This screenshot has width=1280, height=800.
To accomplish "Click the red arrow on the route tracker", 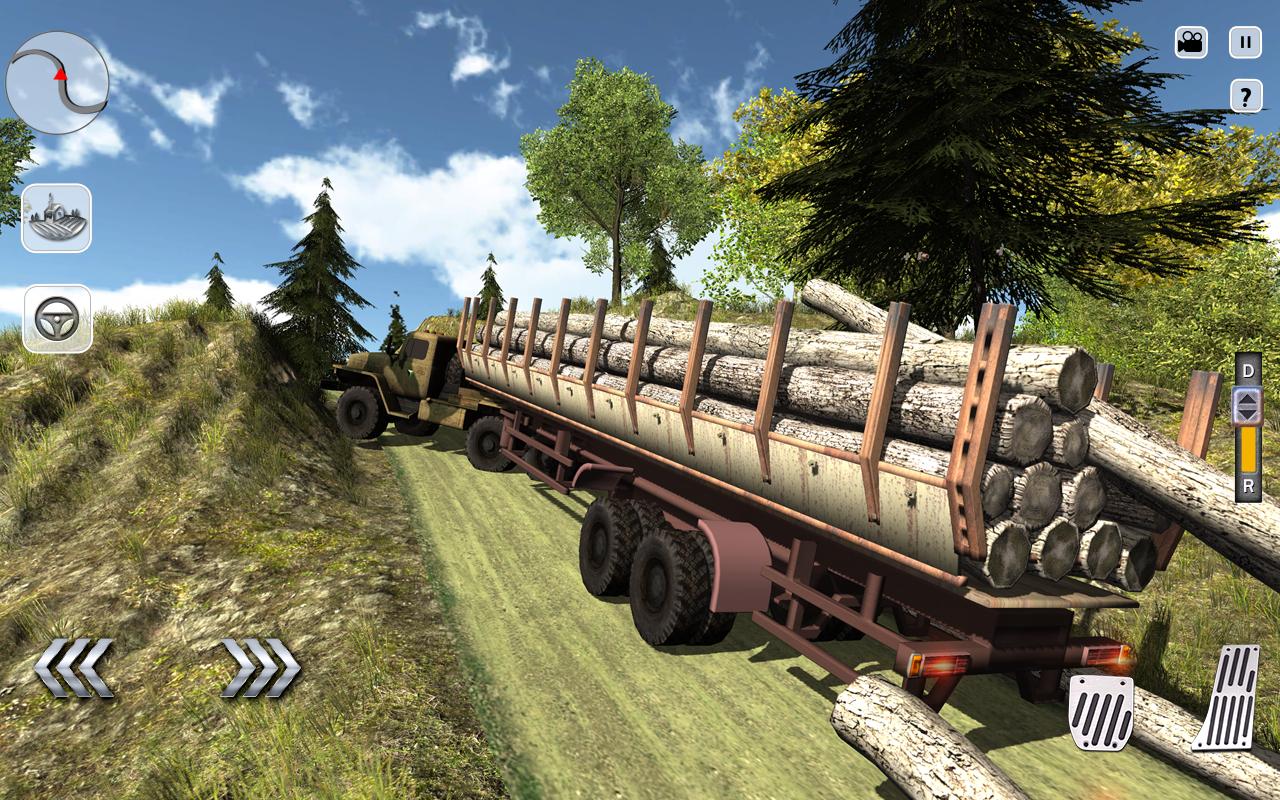I will coord(60,74).
